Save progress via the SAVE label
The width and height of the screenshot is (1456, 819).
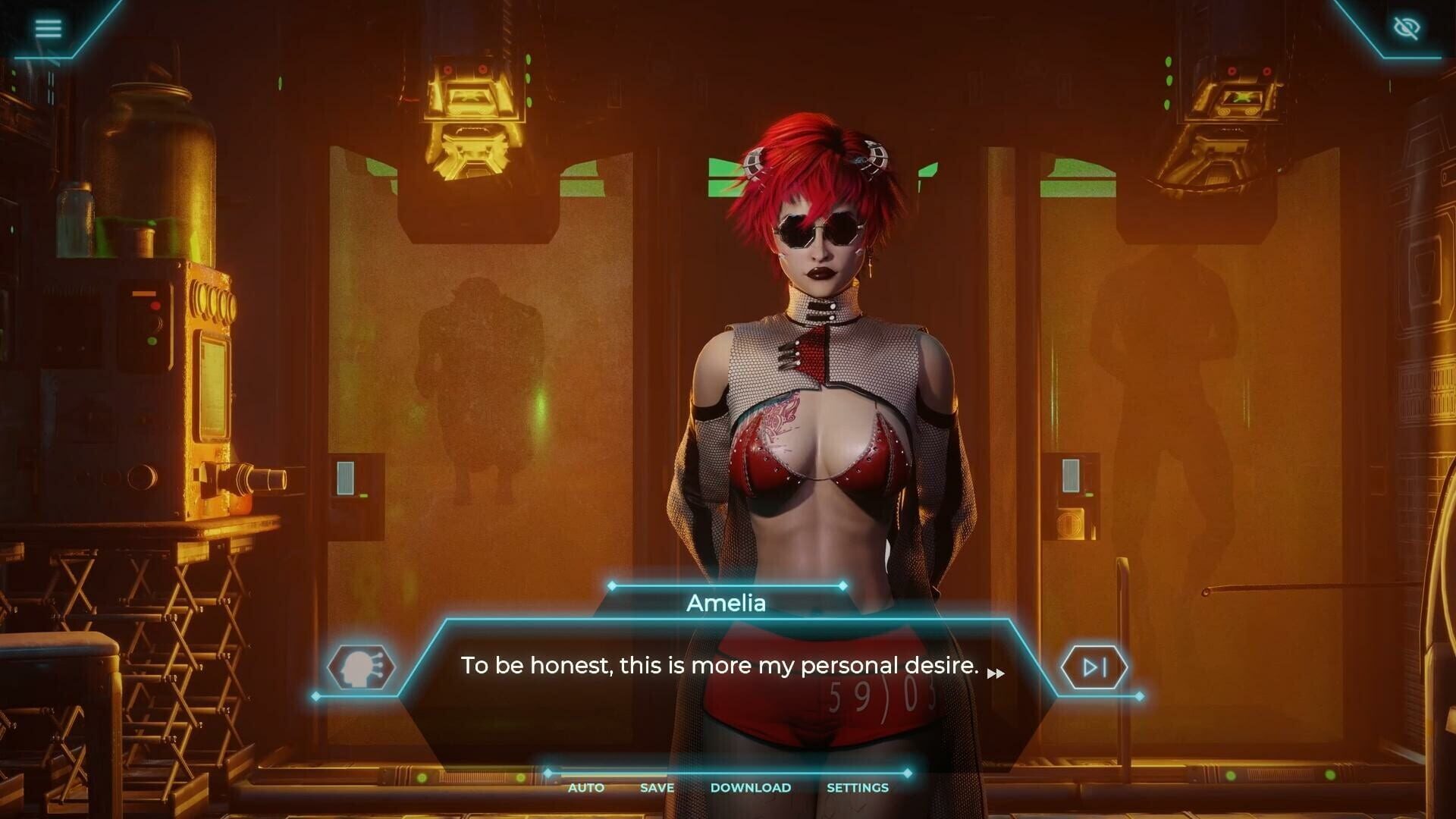(x=657, y=788)
